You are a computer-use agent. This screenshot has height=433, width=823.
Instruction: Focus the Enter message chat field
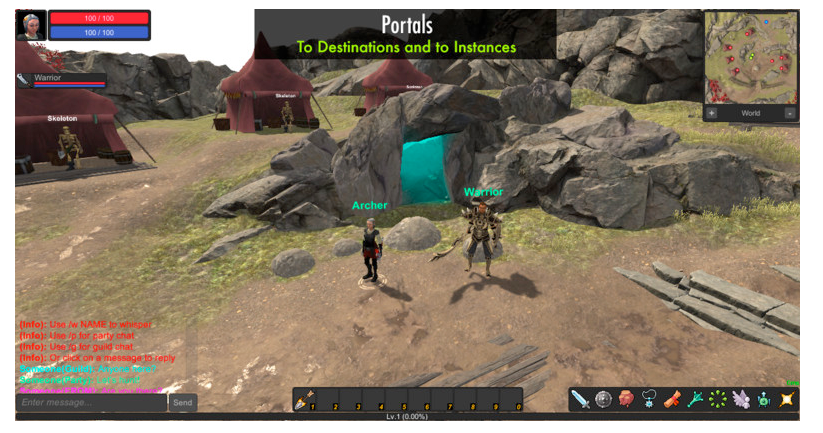coord(91,402)
